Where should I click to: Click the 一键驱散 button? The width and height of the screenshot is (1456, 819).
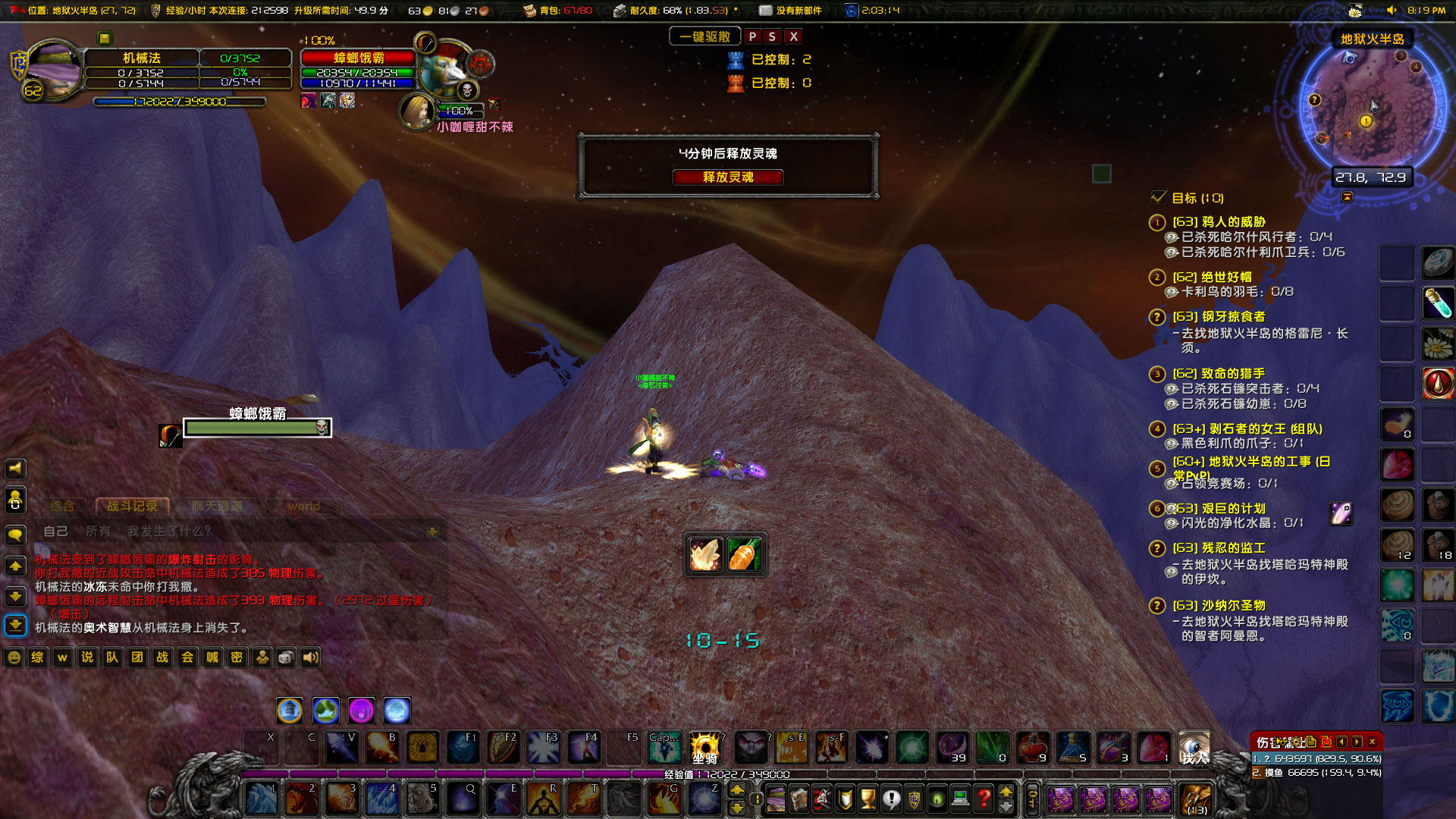coord(704,36)
